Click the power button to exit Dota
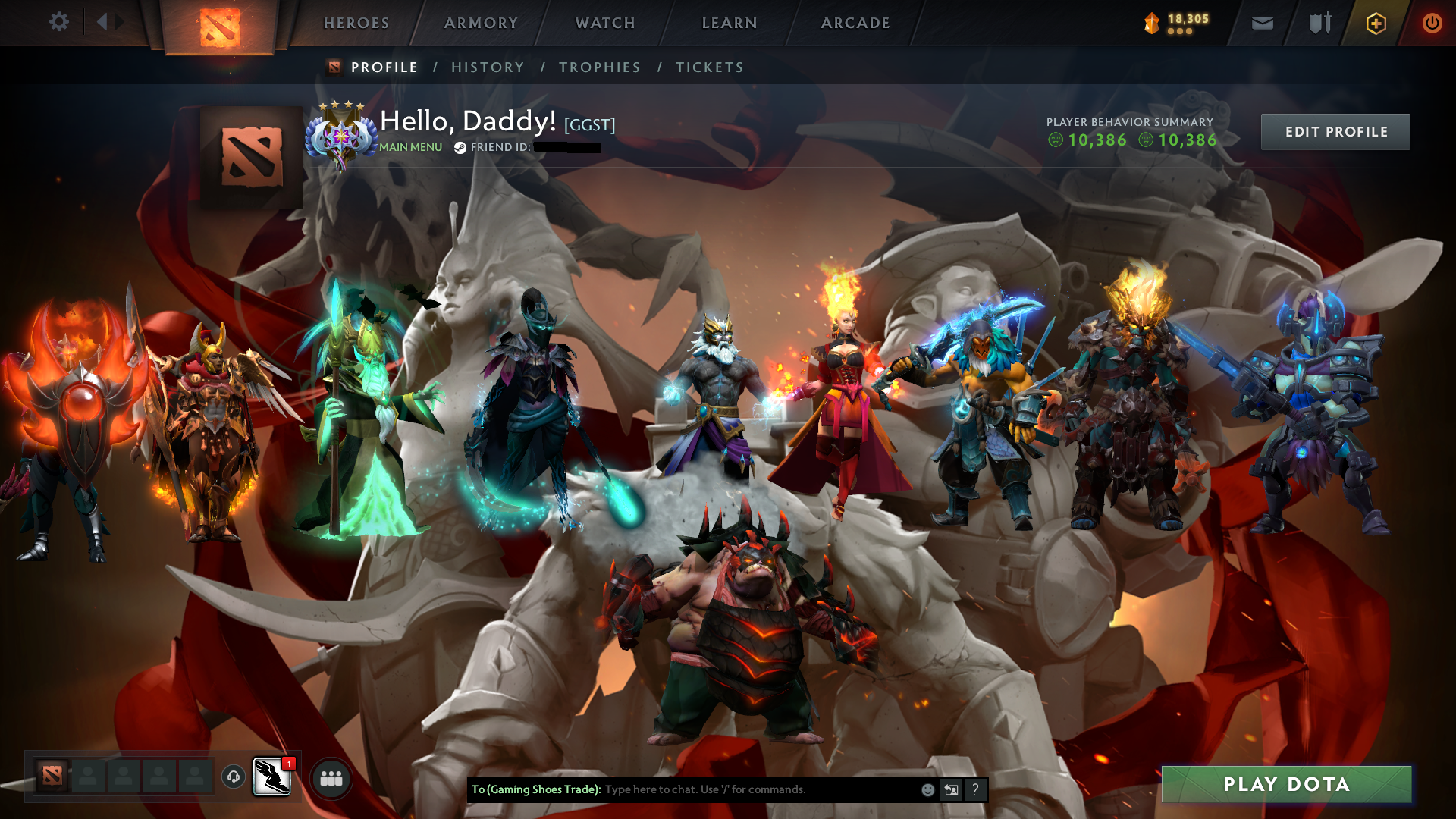Screen dimensions: 1456x819 (1432, 23)
